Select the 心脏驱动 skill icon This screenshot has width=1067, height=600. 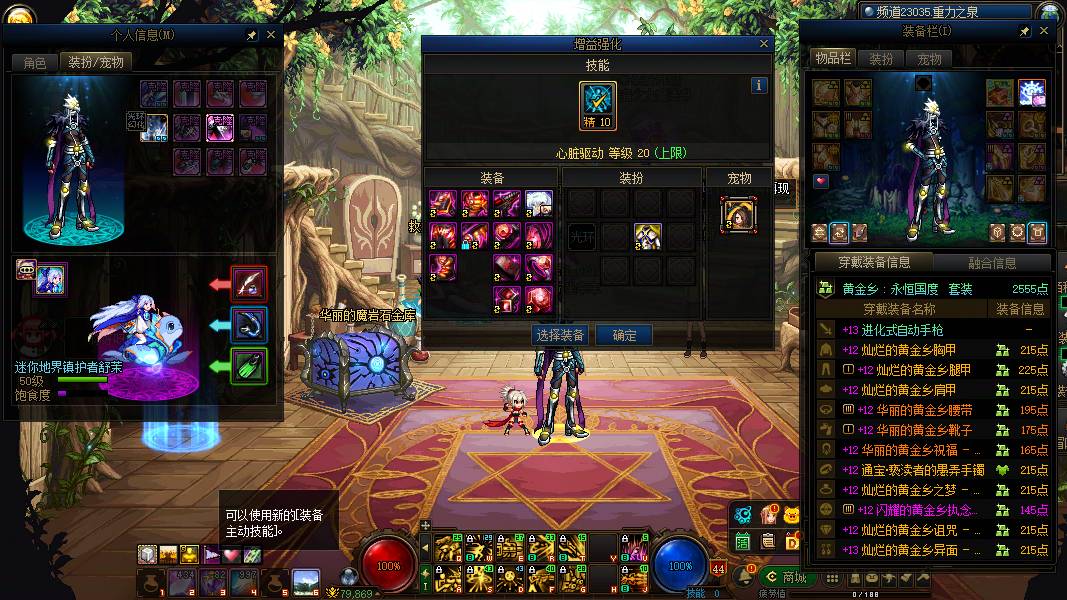click(x=598, y=106)
